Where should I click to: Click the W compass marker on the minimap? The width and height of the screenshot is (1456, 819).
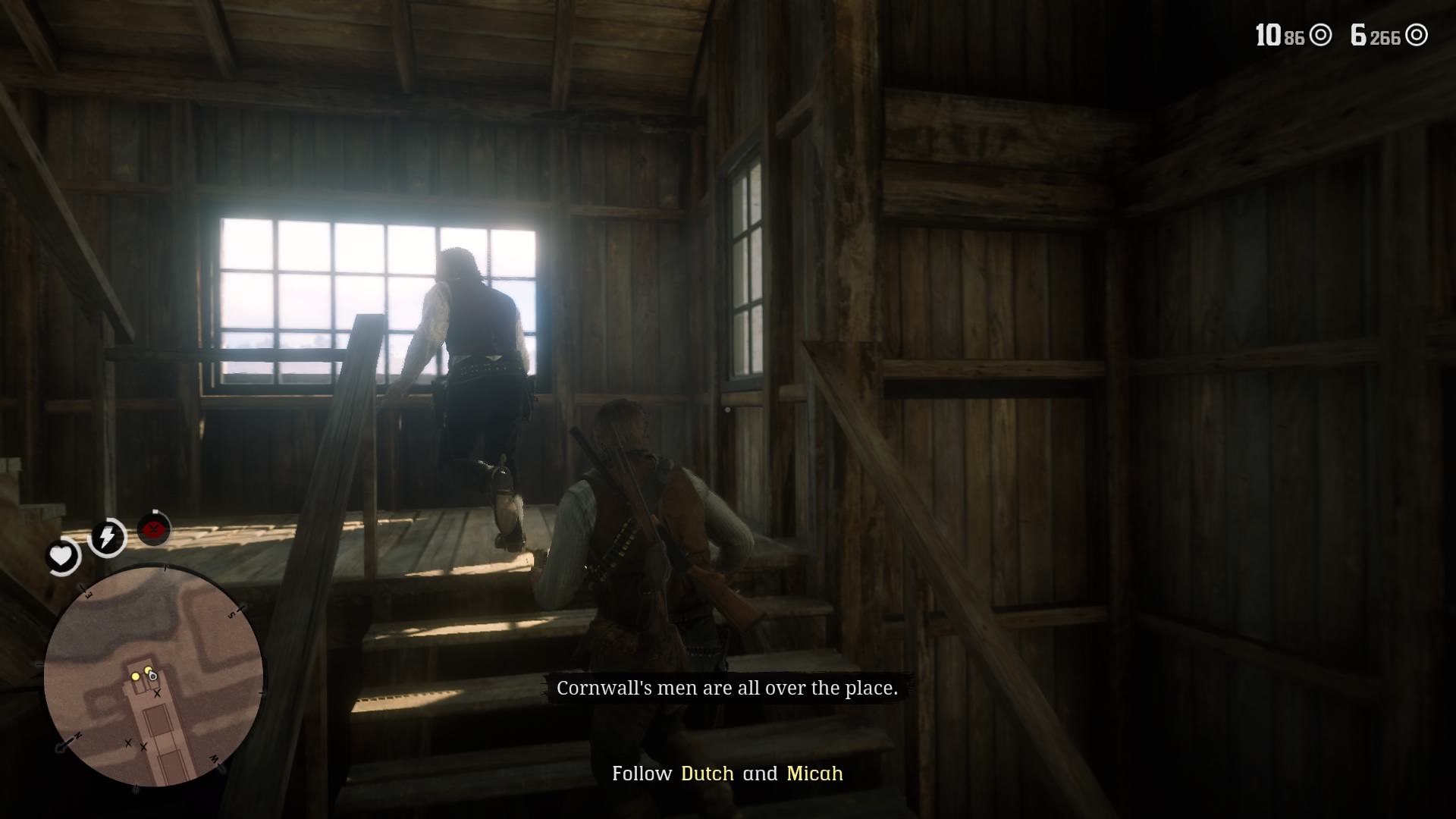[213, 760]
